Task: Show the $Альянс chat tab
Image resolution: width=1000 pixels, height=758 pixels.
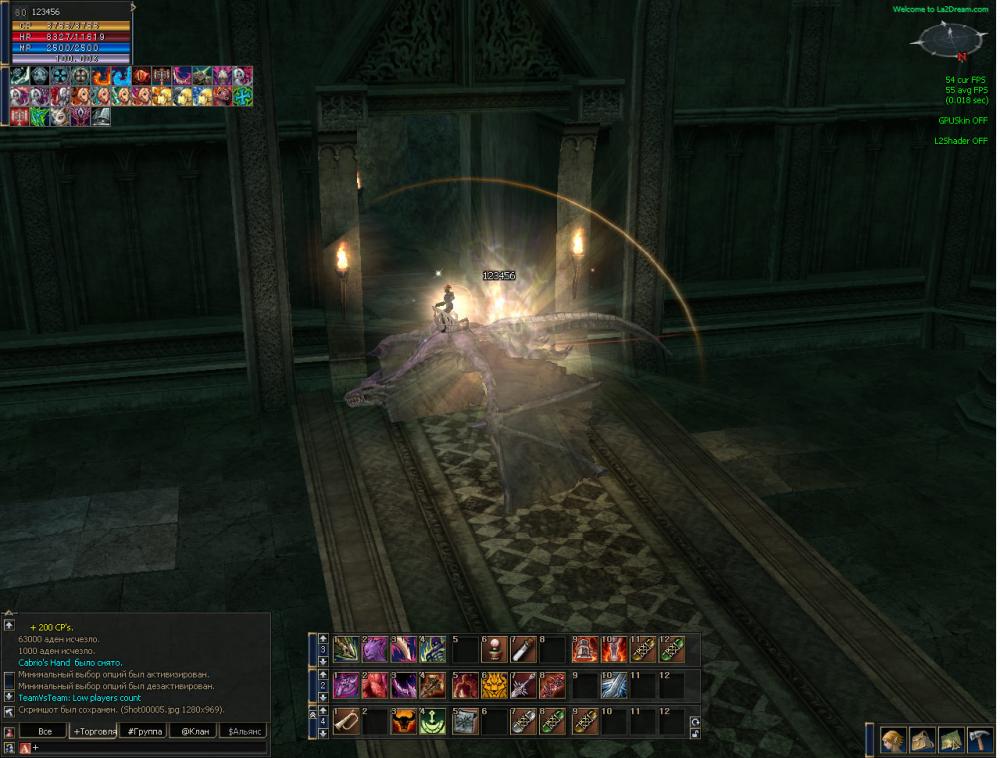Action: (x=245, y=732)
